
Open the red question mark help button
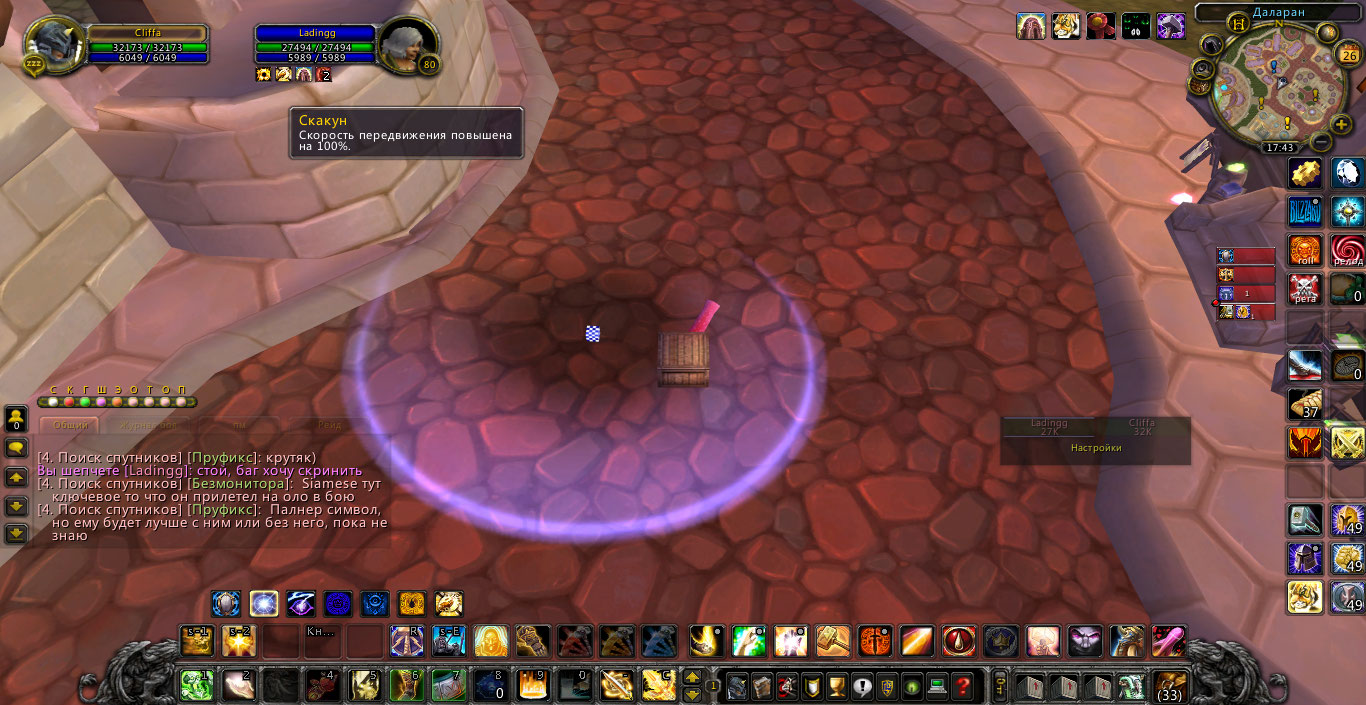(x=963, y=686)
